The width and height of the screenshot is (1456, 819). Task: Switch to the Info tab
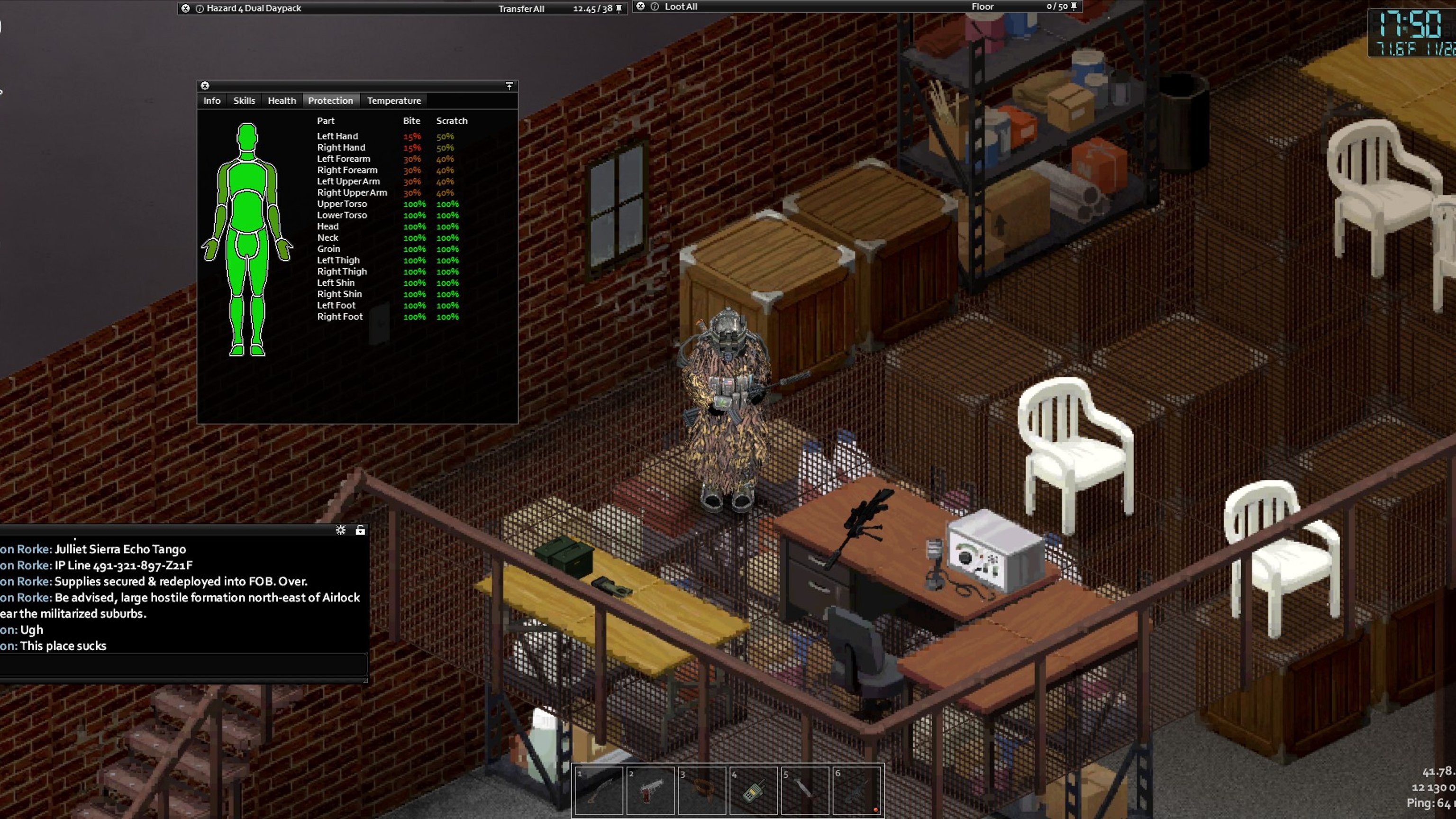[x=212, y=100]
